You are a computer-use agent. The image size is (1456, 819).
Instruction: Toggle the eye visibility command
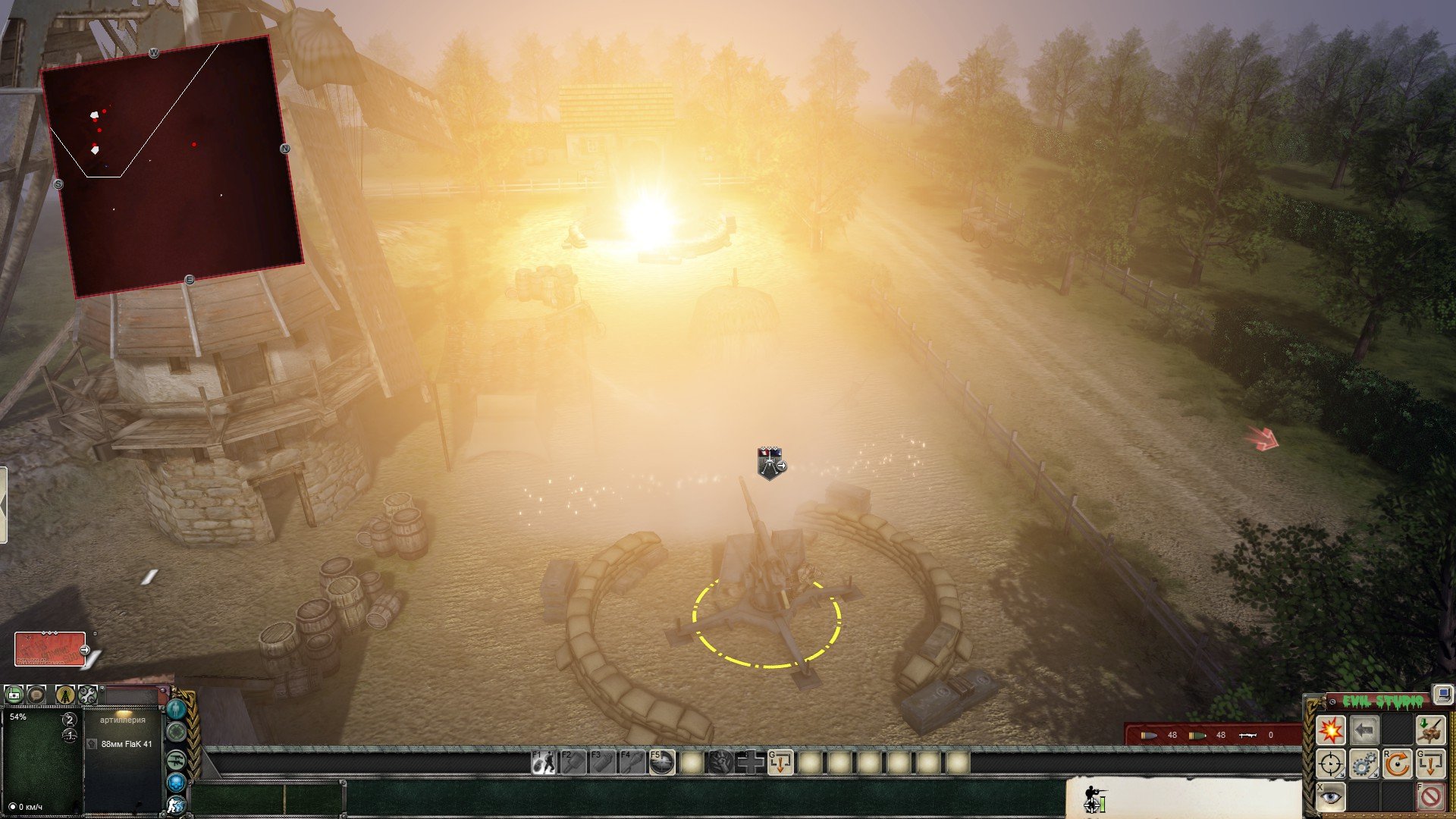(1330, 797)
